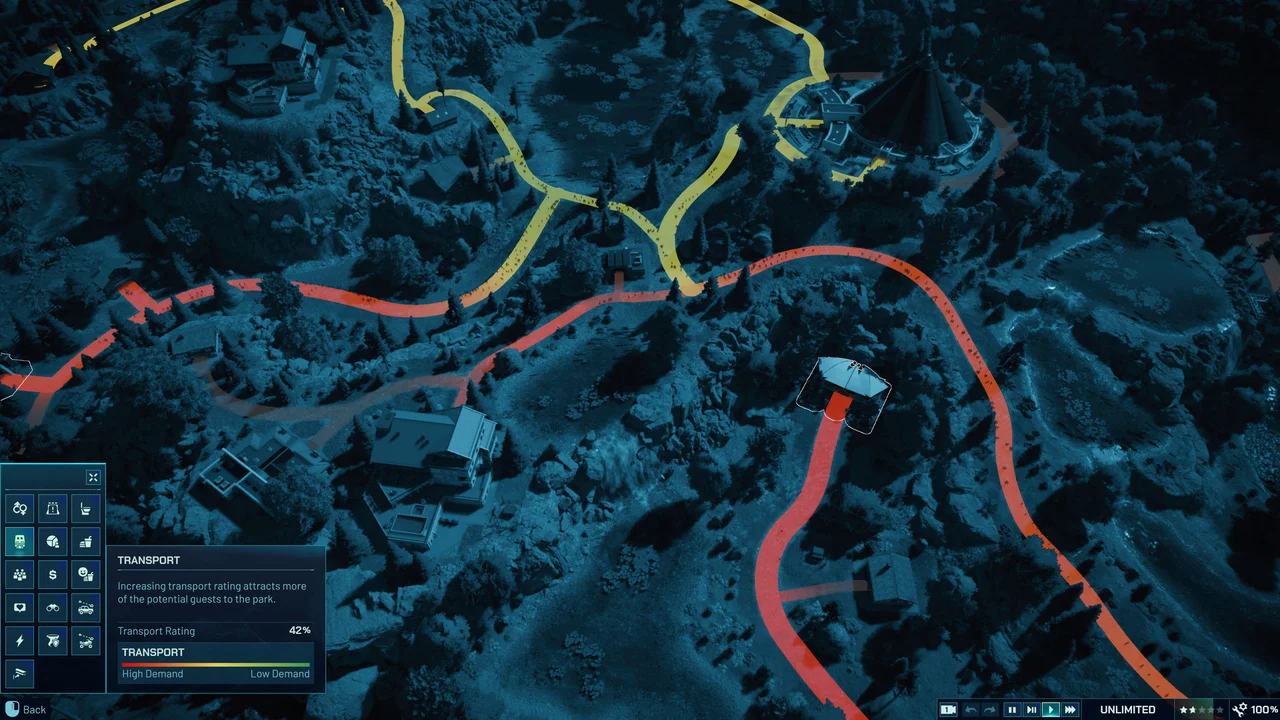This screenshot has width=1280, height=720.
Task: Click the security camera icon
Action: 19,672
